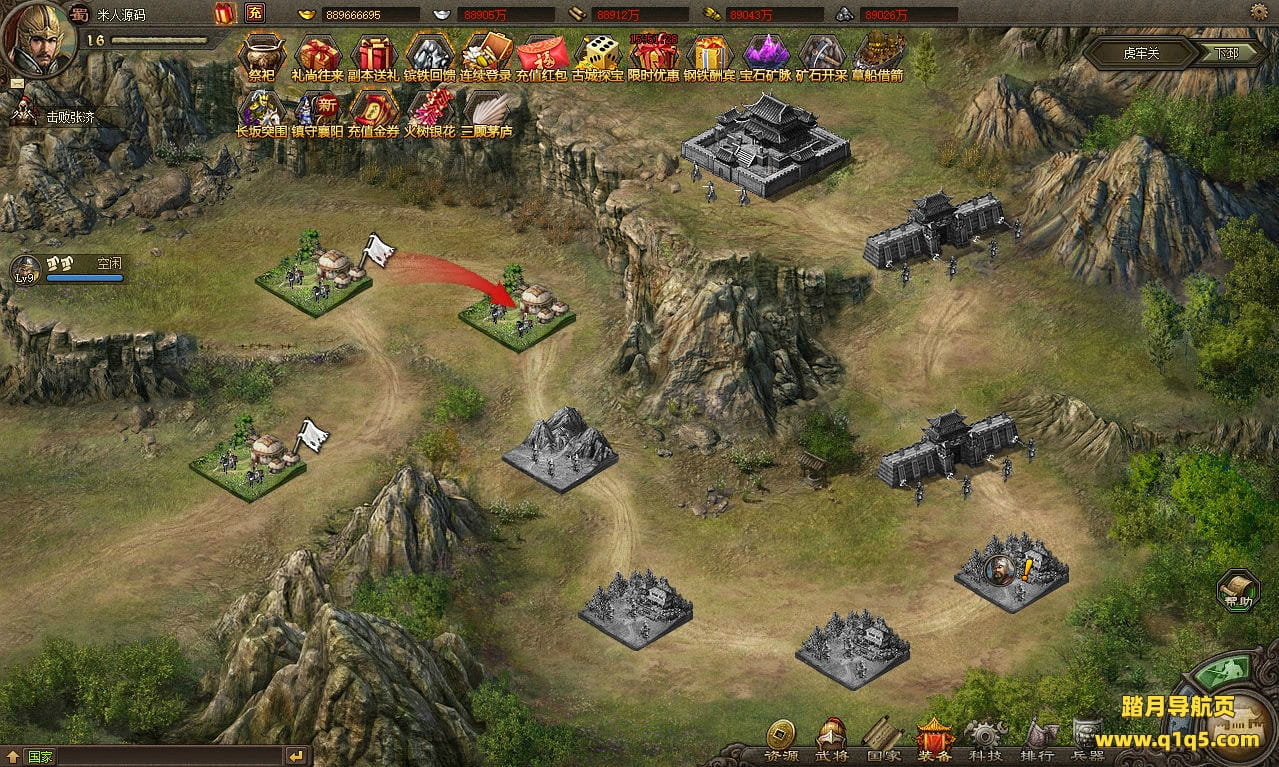Open the 宝石矿脉 purple crystal event

point(766,54)
